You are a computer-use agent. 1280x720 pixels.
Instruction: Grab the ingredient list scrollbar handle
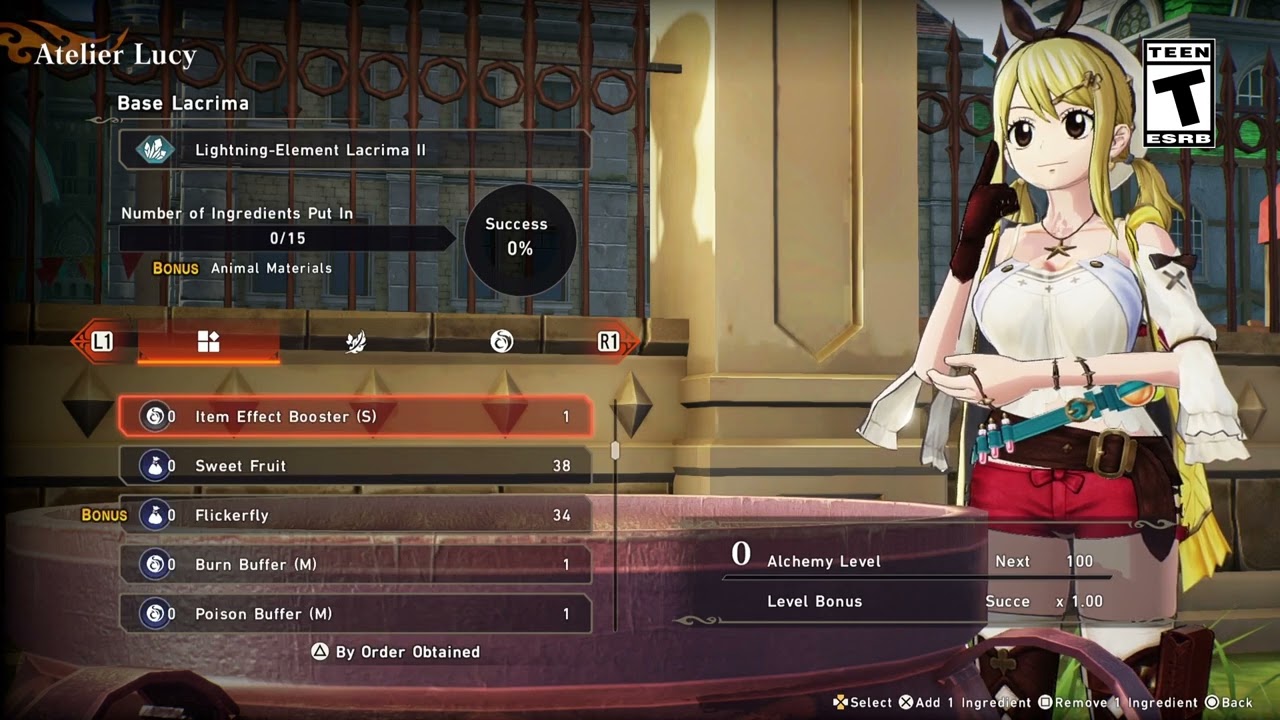click(x=615, y=451)
